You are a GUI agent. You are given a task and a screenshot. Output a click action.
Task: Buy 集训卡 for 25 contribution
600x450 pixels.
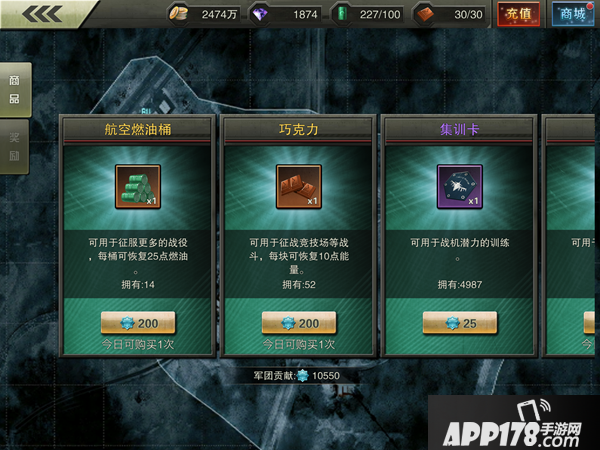pos(459,322)
